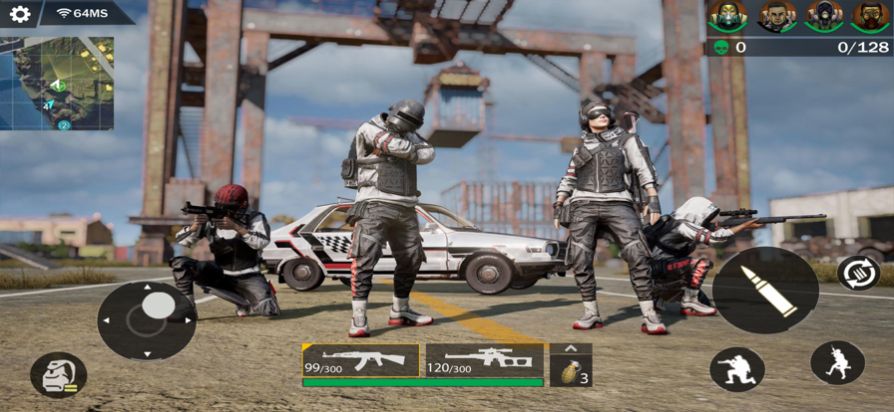Switch to the sniper rifle slot

point(484,360)
